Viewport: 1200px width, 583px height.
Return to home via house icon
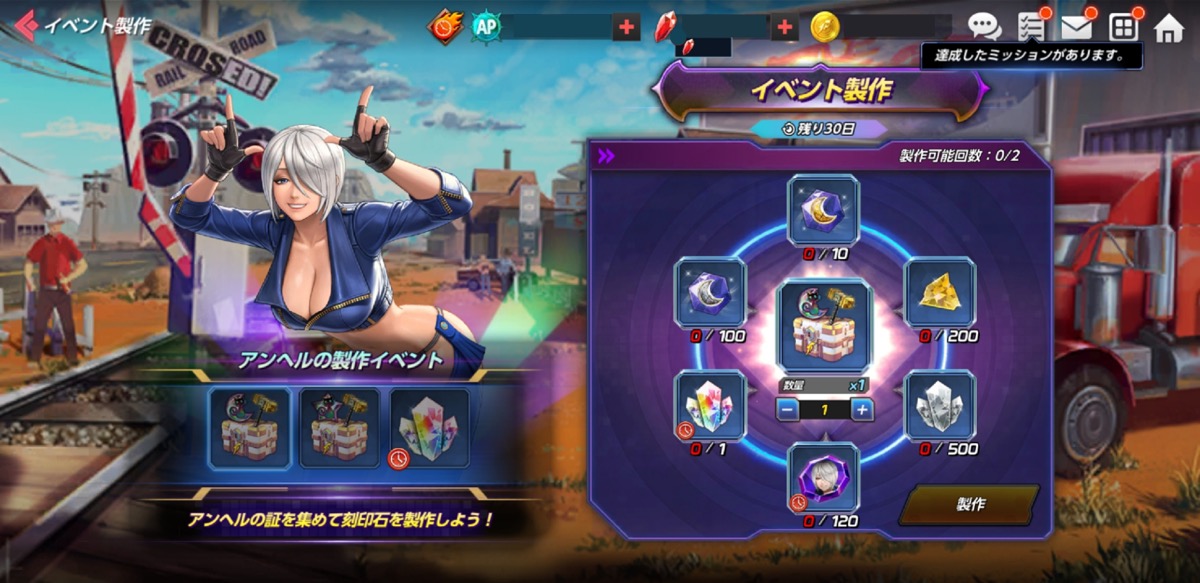(x=1168, y=27)
